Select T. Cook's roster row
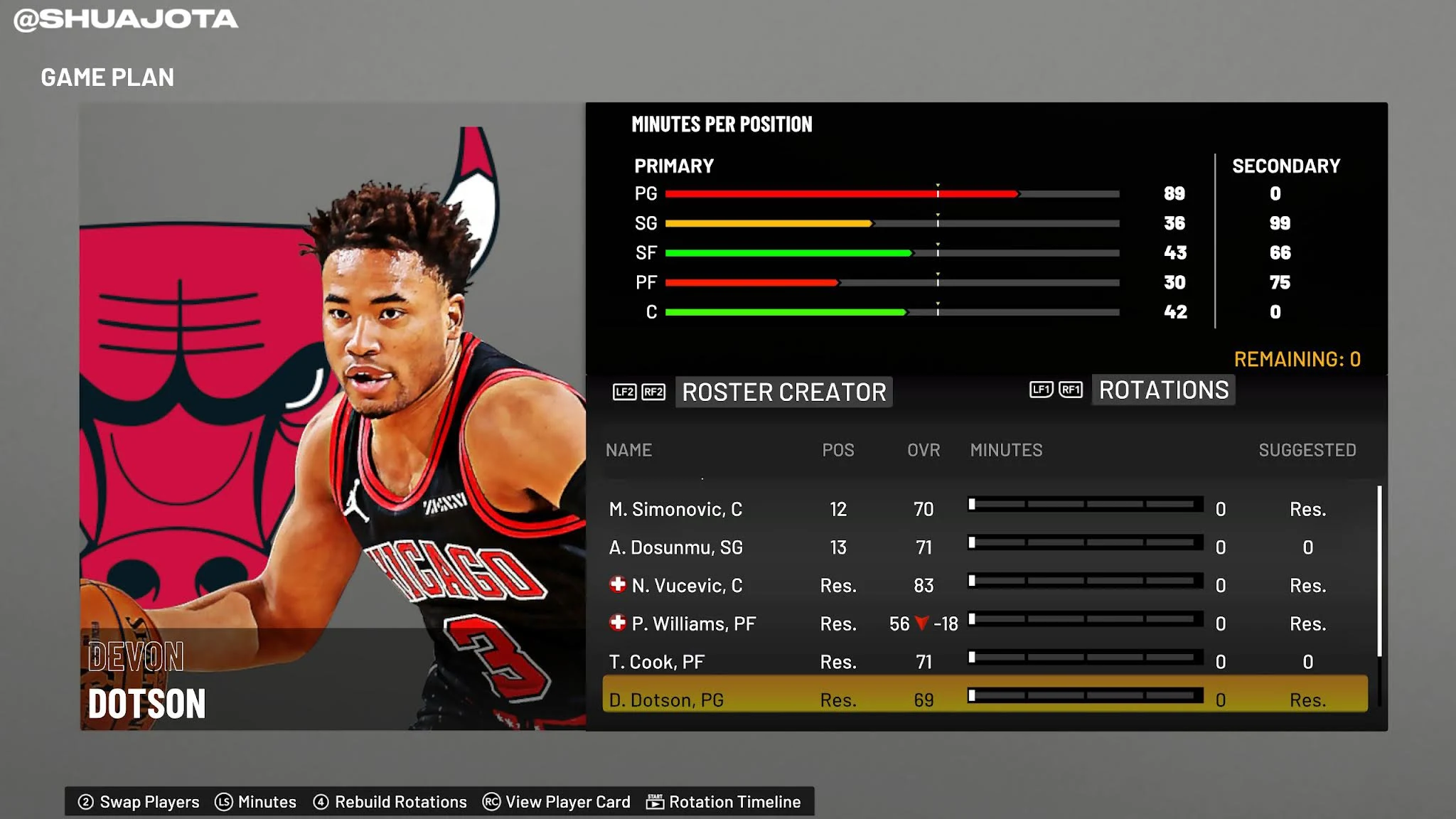 tap(656, 662)
